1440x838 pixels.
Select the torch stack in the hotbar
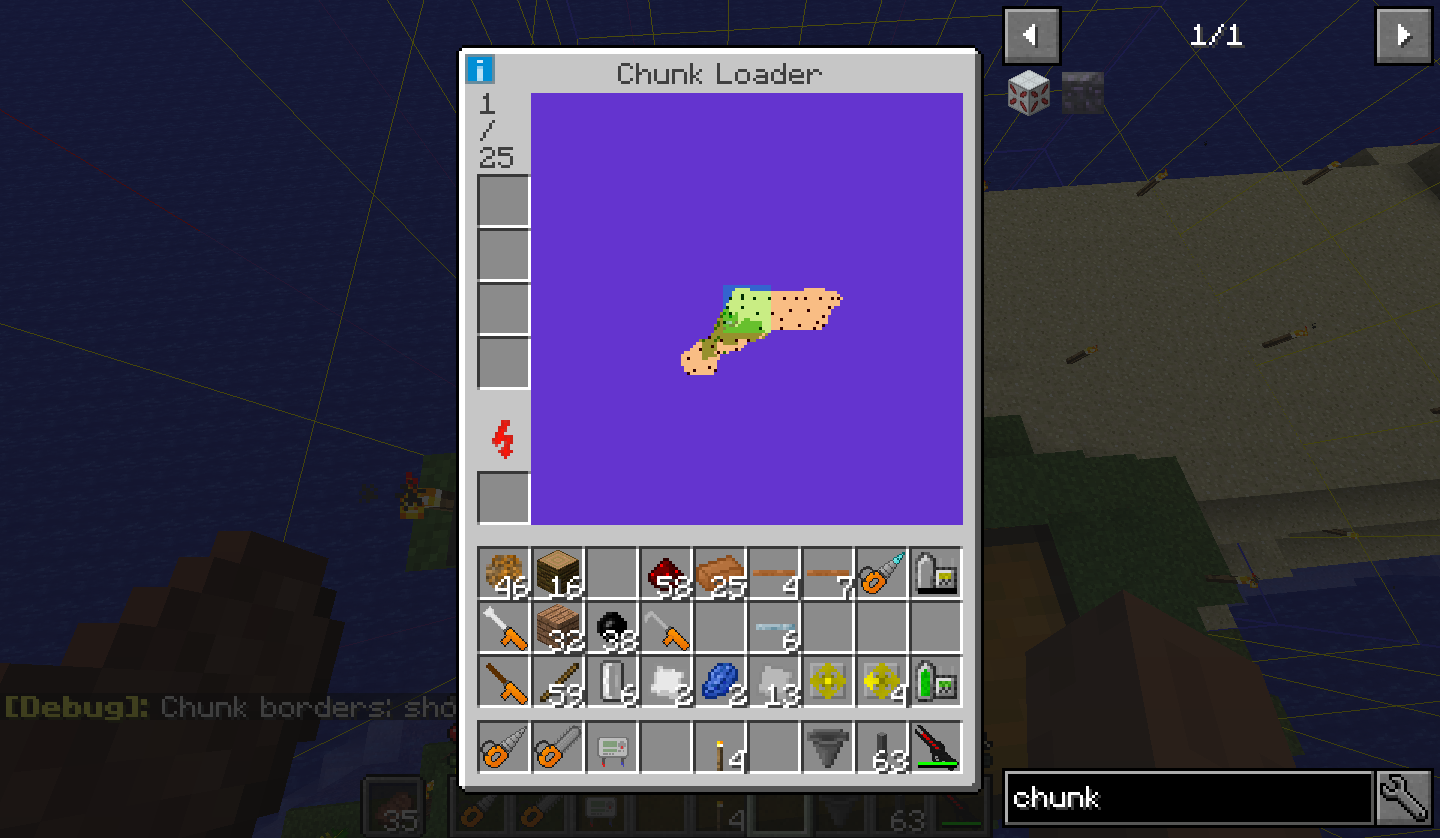point(720,747)
